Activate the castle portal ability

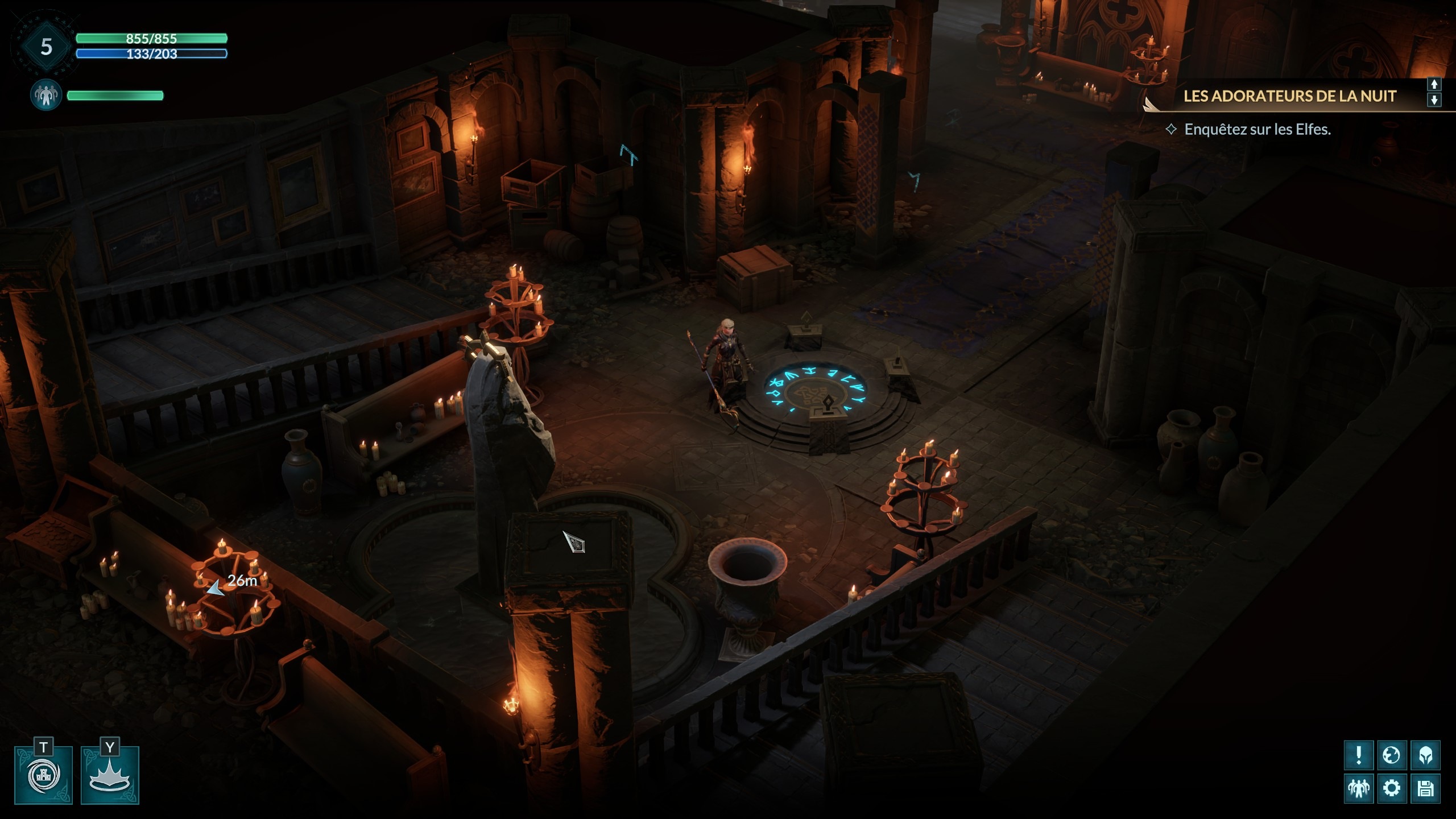[x=44, y=776]
